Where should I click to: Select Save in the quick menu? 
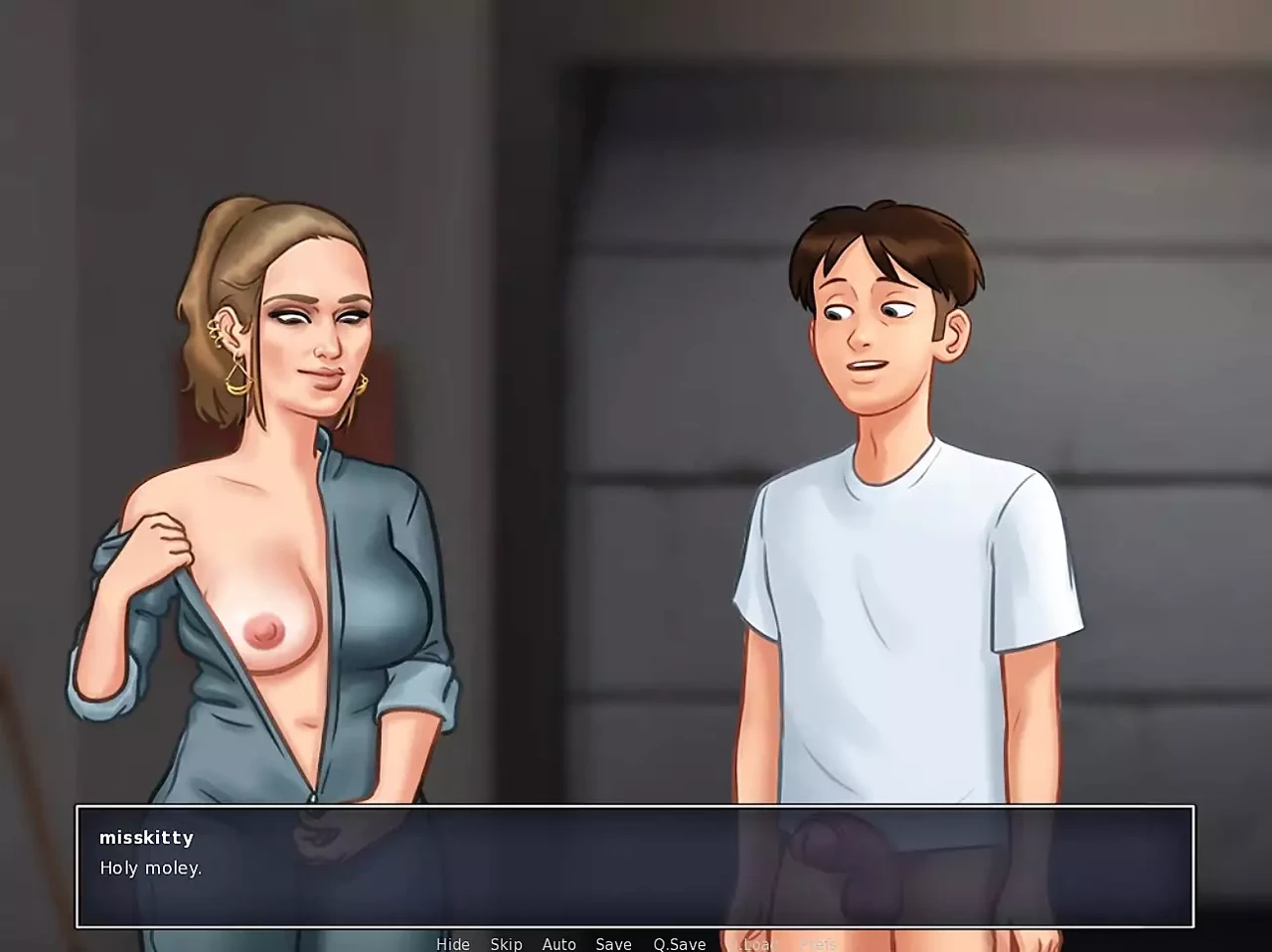click(x=613, y=944)
